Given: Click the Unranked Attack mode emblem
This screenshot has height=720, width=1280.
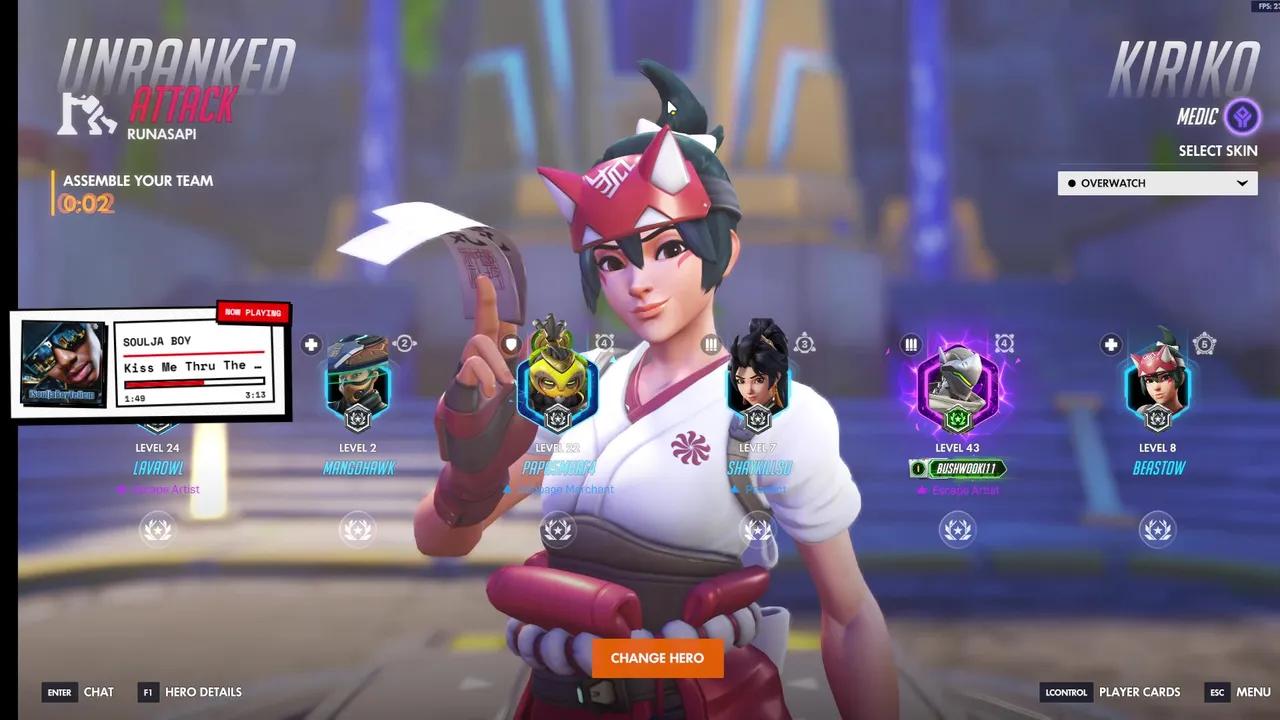Looking at the screenshot, I should (87, 113).
